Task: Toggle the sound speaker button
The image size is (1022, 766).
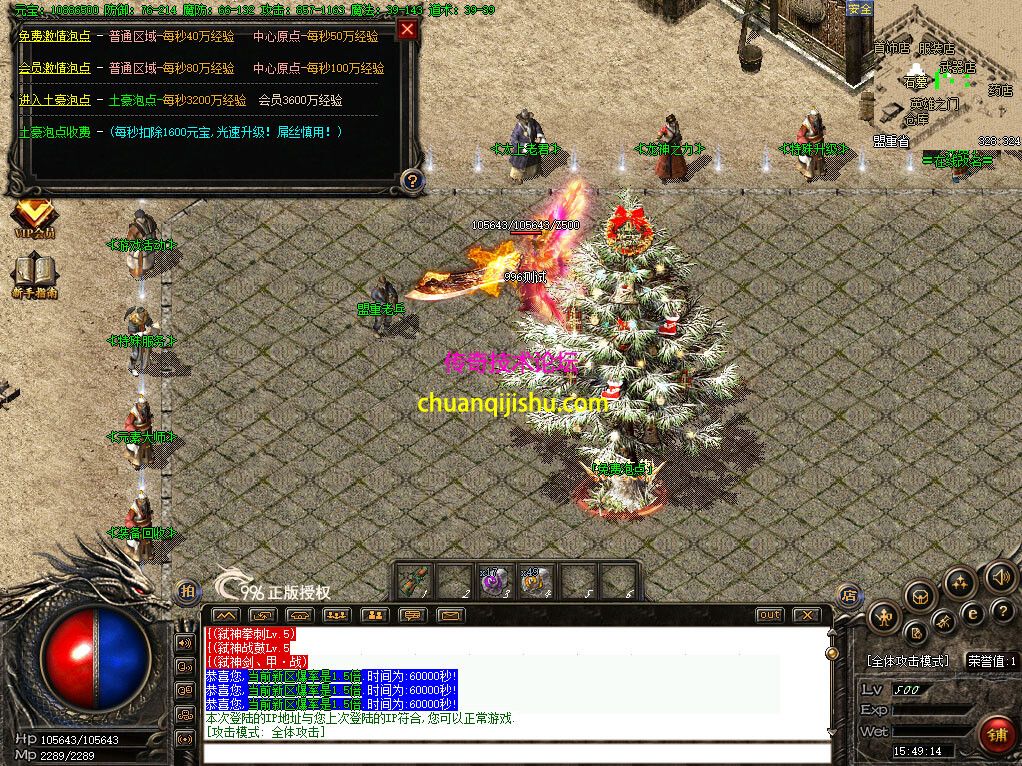Action: (1000, 576)
